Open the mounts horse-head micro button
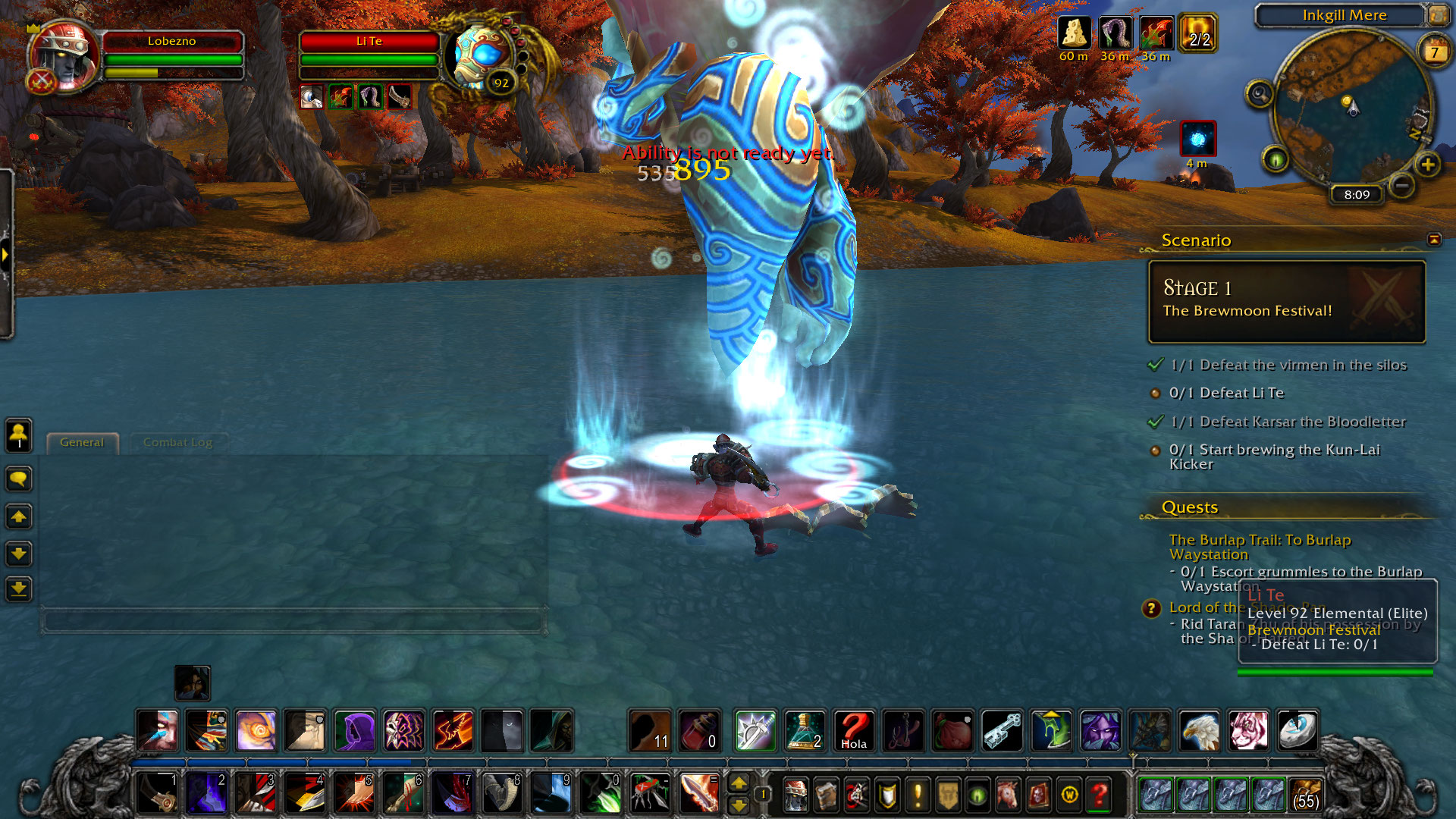Image resolution: width=1456 pixels, height=819 pixels. (x=1008, y=795)
